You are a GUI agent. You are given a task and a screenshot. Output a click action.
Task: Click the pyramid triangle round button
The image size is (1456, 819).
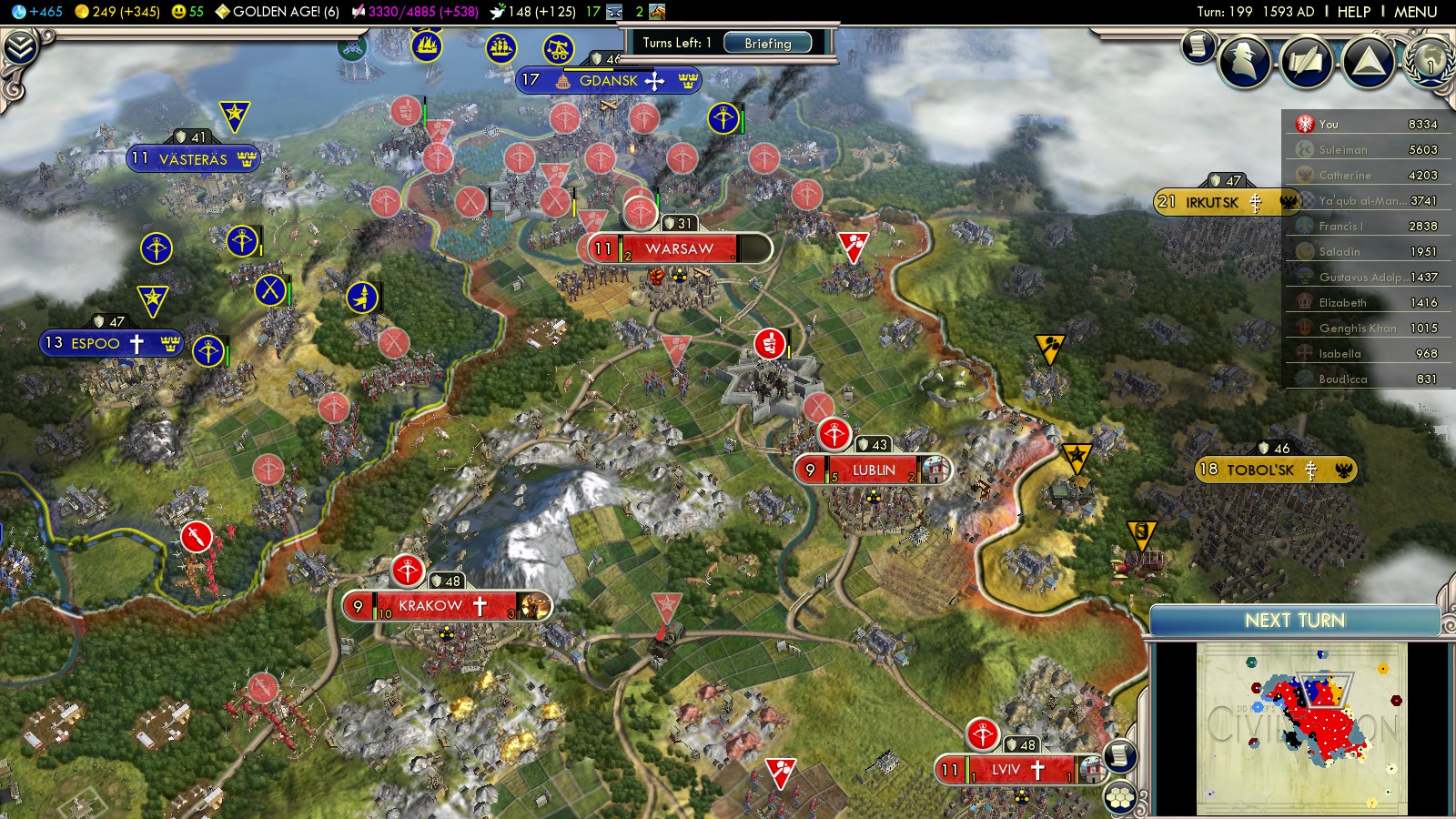pos(1368,62)
